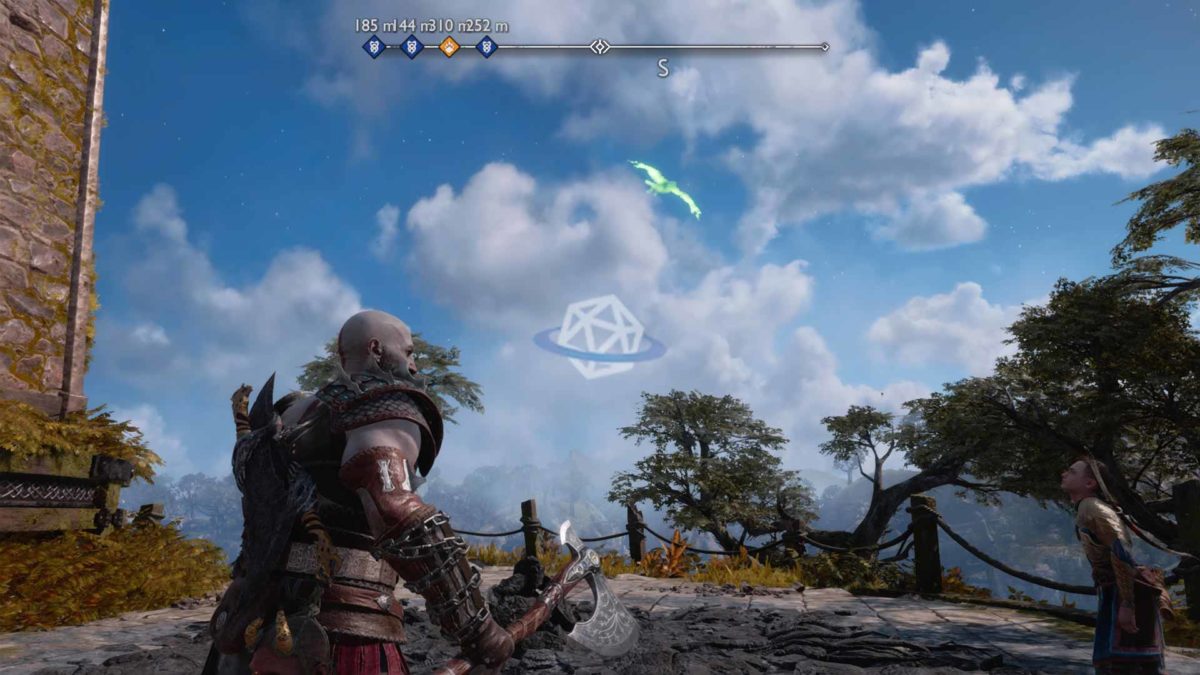The image size is (1200, 675).
Task: Click the white diamond center indicator on compass
Action: pyautogui.click(x=599, y=46)
